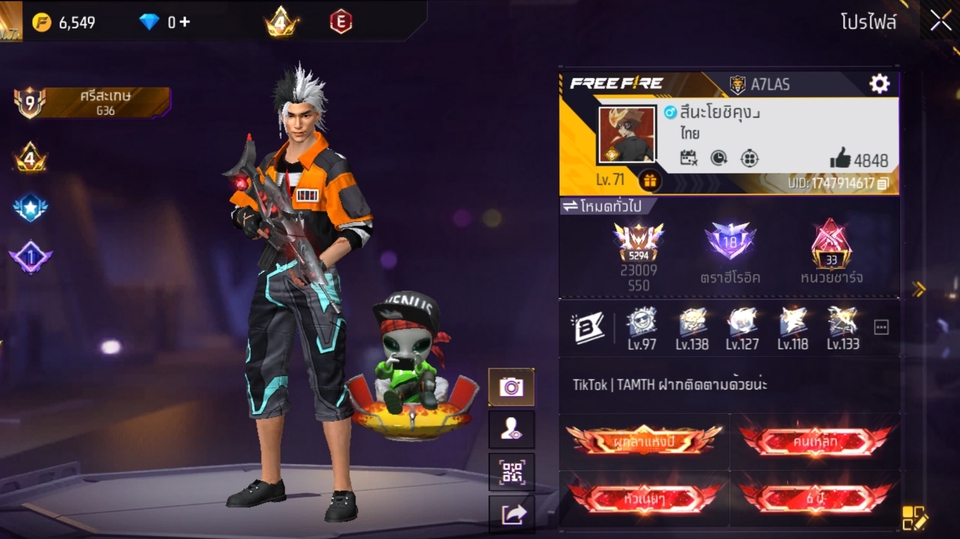960x539 pixels.
Task: Close the profile screen with the X
Action: tap(940, 21)
